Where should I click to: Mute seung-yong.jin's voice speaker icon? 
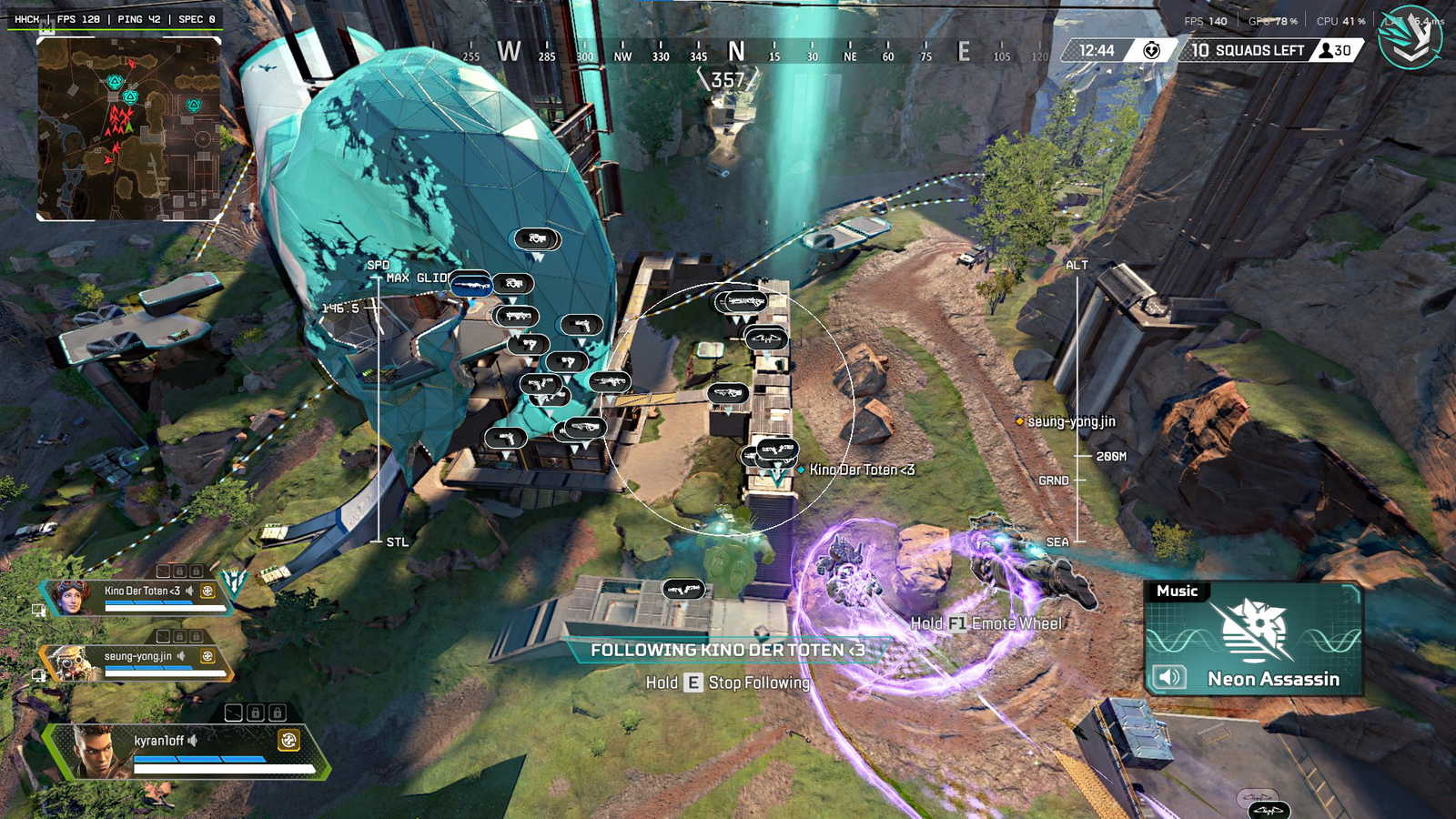click(181, 656)
